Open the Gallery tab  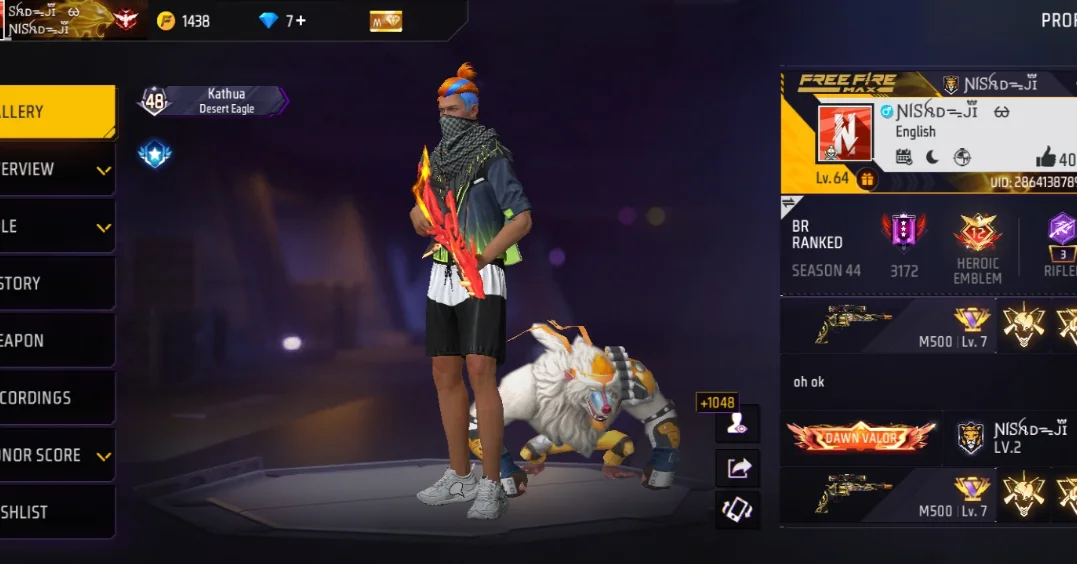[x=55, y=112]
